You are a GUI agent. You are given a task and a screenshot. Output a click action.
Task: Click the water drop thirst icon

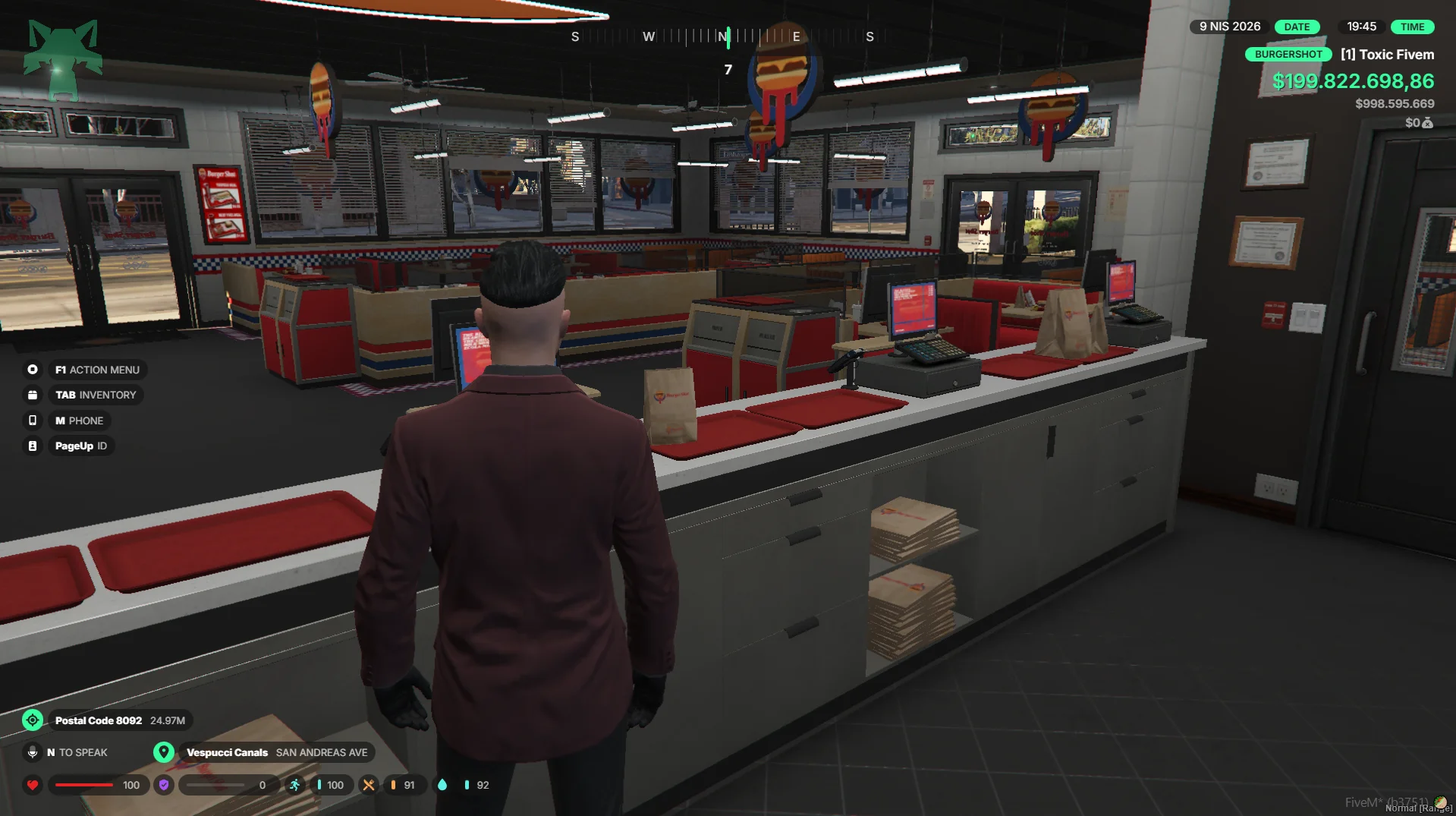click(x=442, y=785)
